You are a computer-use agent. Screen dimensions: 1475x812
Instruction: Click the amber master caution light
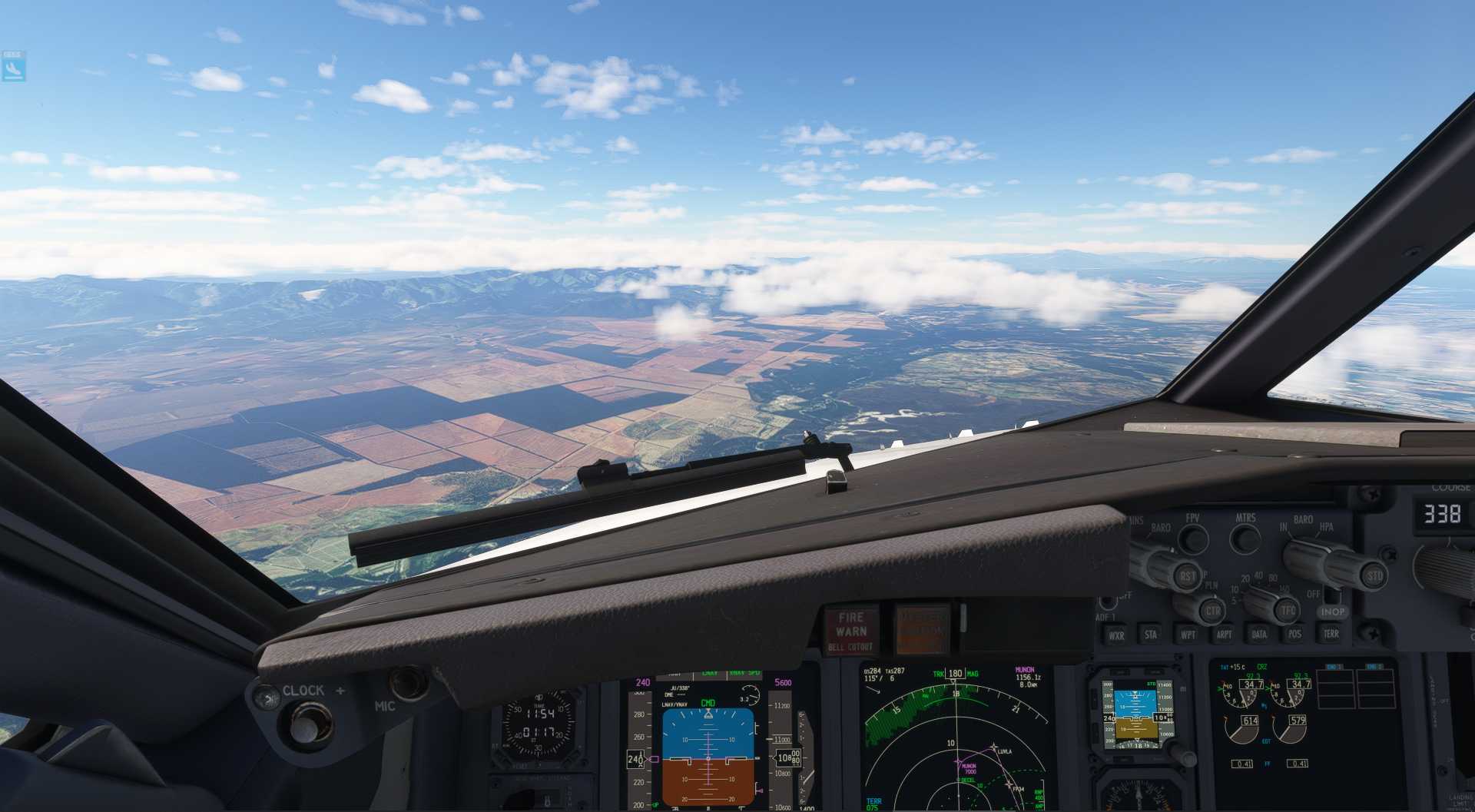(922, 631)
